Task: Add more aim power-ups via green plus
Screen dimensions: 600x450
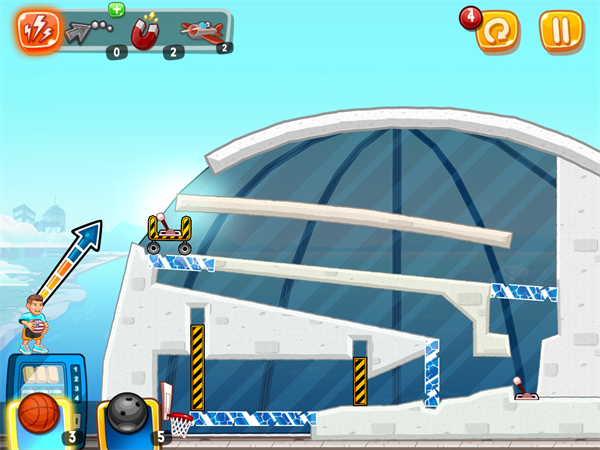Action: (116, 9)
